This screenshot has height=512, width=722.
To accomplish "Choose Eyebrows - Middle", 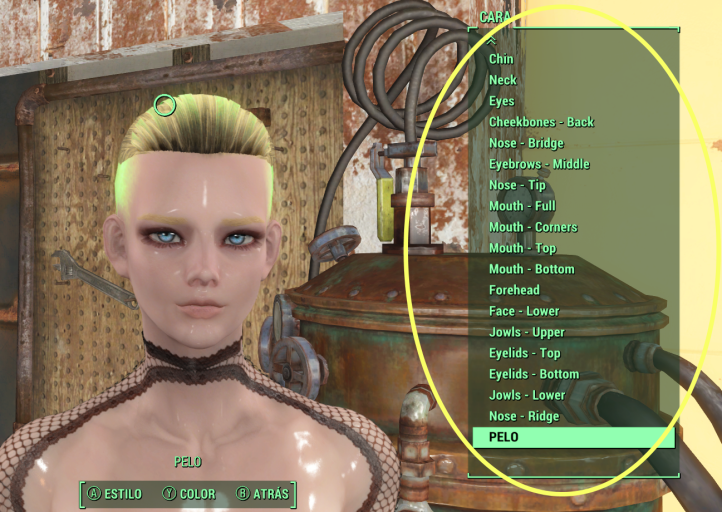I will [x=539, y=164].
